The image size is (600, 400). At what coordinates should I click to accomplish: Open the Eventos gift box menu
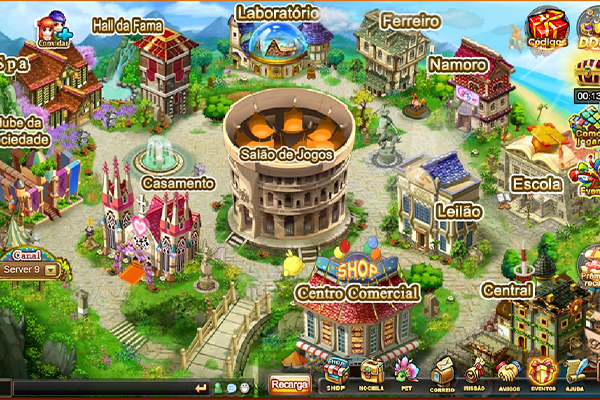543,374
